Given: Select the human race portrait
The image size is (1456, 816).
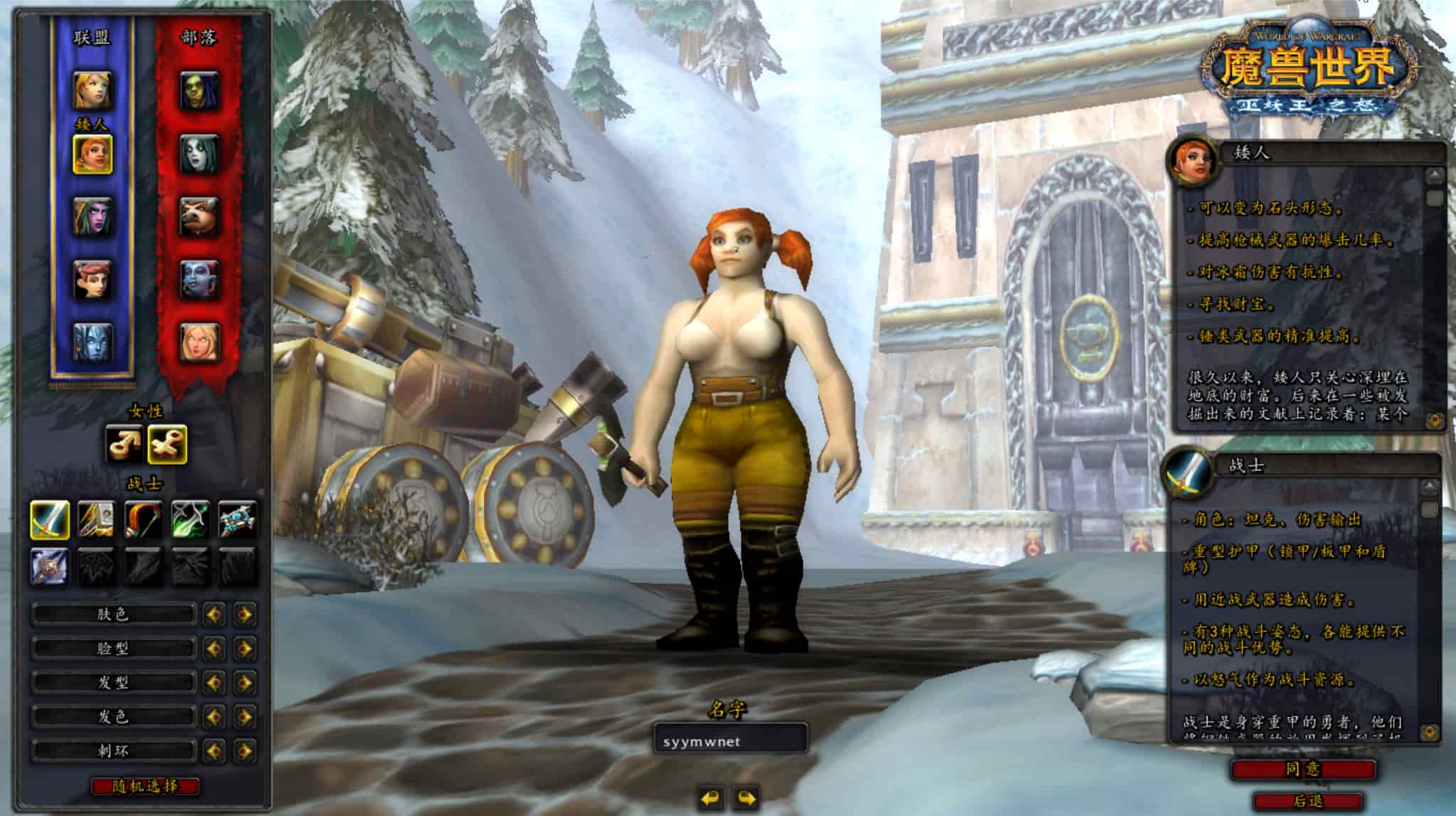Looking at the screenshot, I should [93, 90].
